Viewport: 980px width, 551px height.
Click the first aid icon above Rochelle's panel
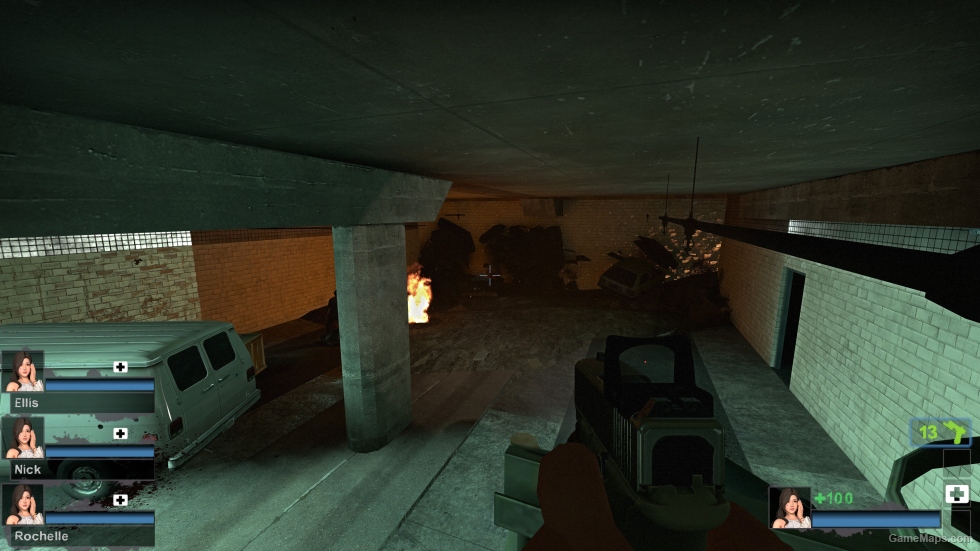point(121,500)
